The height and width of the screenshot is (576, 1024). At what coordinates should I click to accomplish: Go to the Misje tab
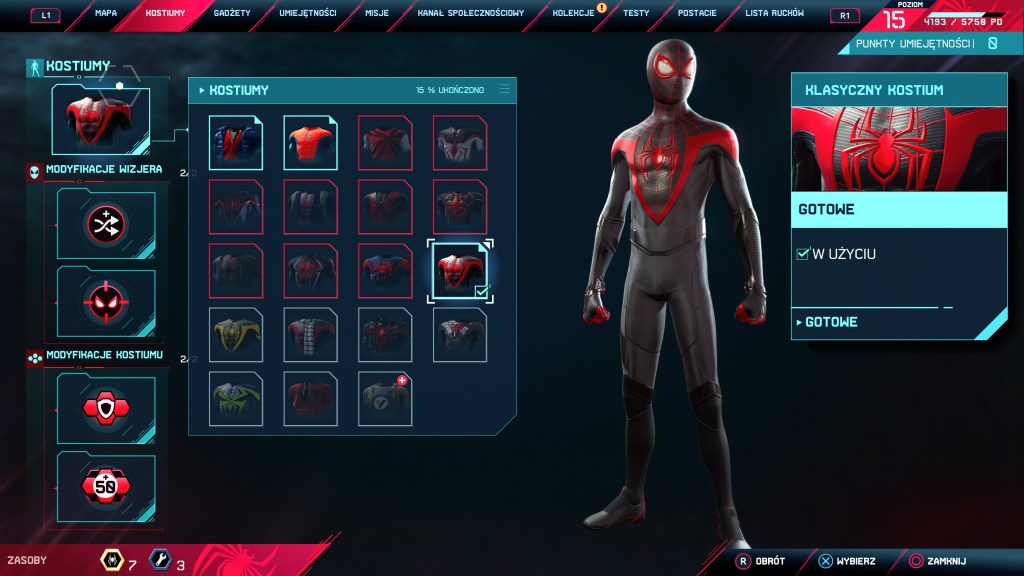click(376, 14)
